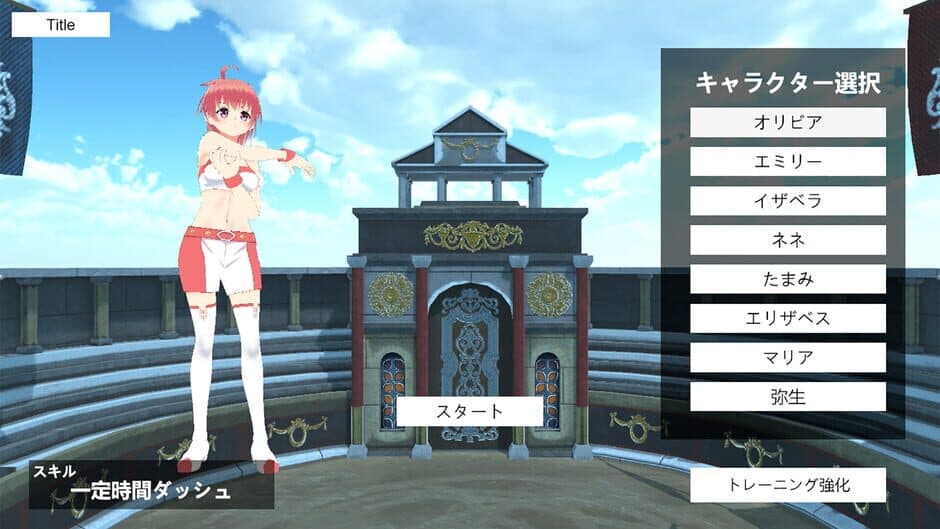Return to the Title screen
Screen dimensions: 940x529
pos(60,25)
